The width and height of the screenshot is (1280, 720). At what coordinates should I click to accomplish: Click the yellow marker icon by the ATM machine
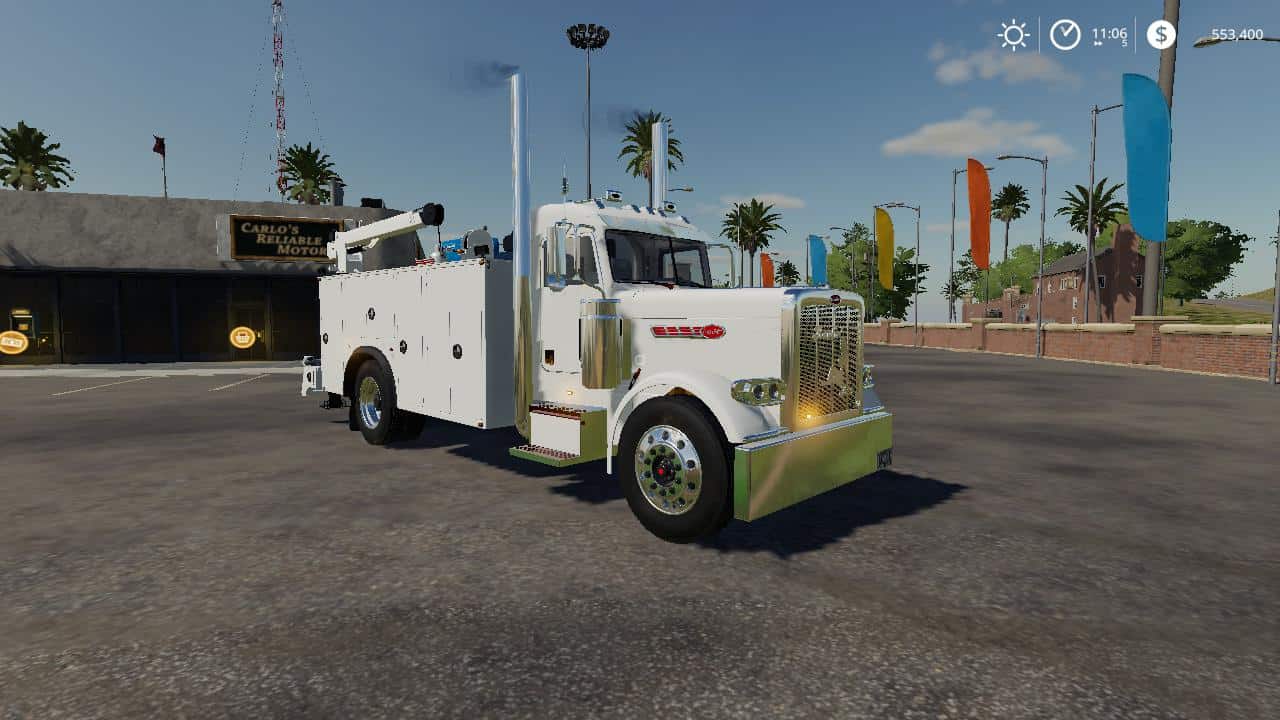[x=14, y=341]
